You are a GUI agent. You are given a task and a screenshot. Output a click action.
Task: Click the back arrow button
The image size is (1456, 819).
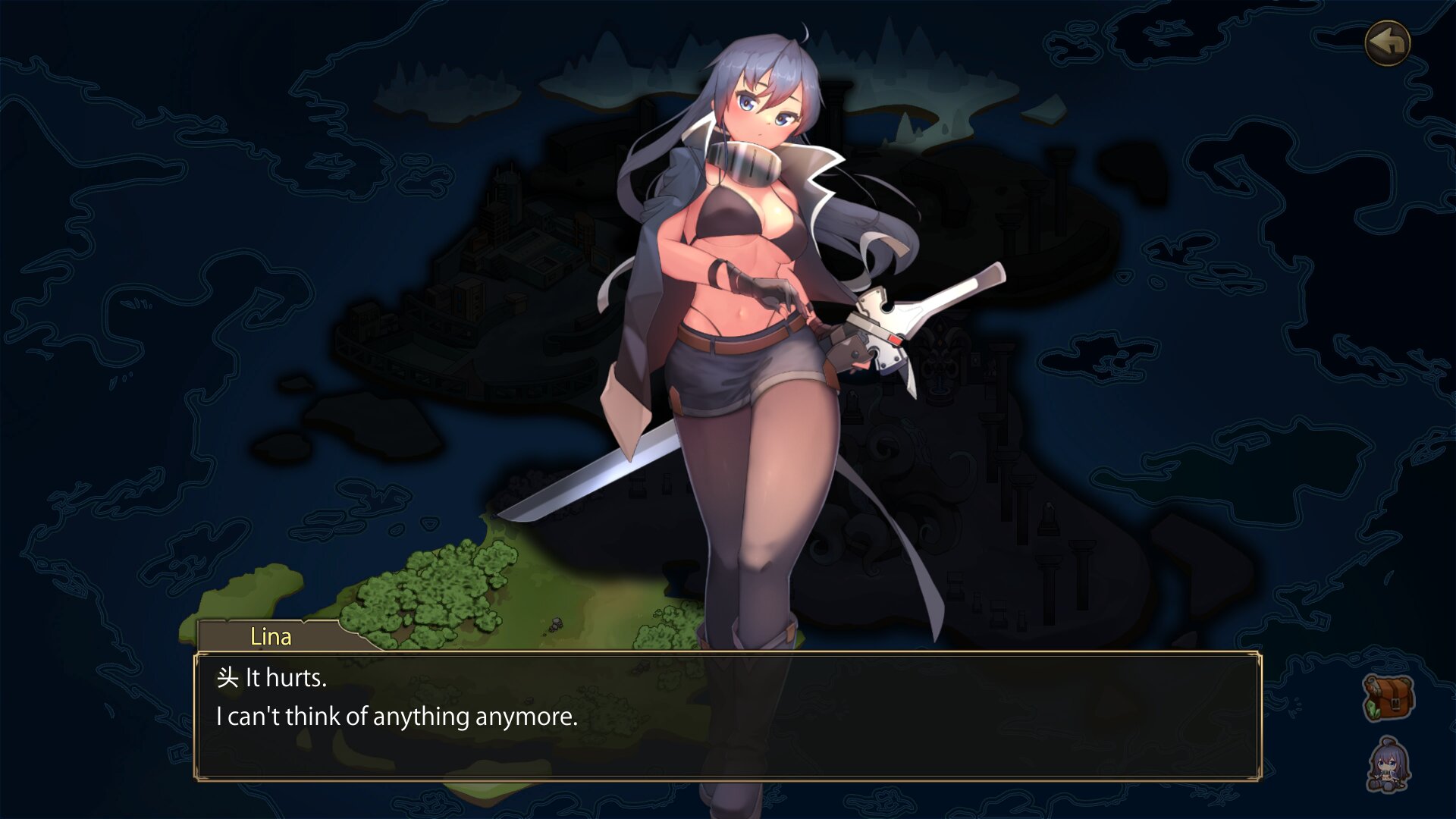pos(1388,43)
